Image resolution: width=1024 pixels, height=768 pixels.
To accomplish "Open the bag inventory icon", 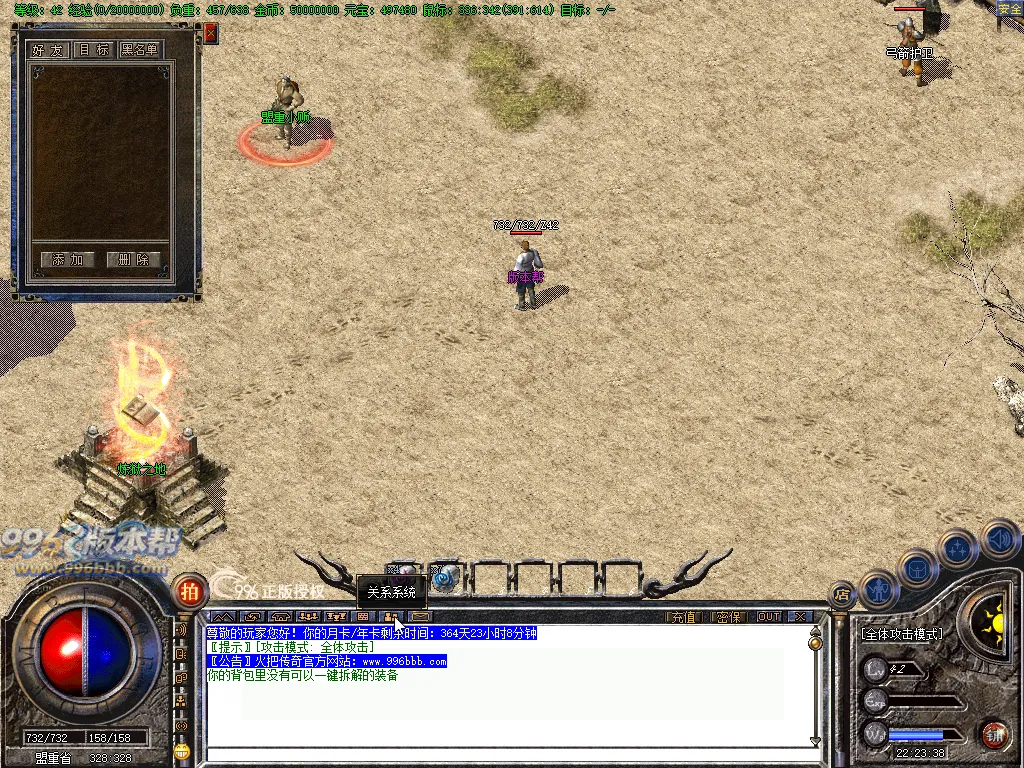I will tap(918, 568).
